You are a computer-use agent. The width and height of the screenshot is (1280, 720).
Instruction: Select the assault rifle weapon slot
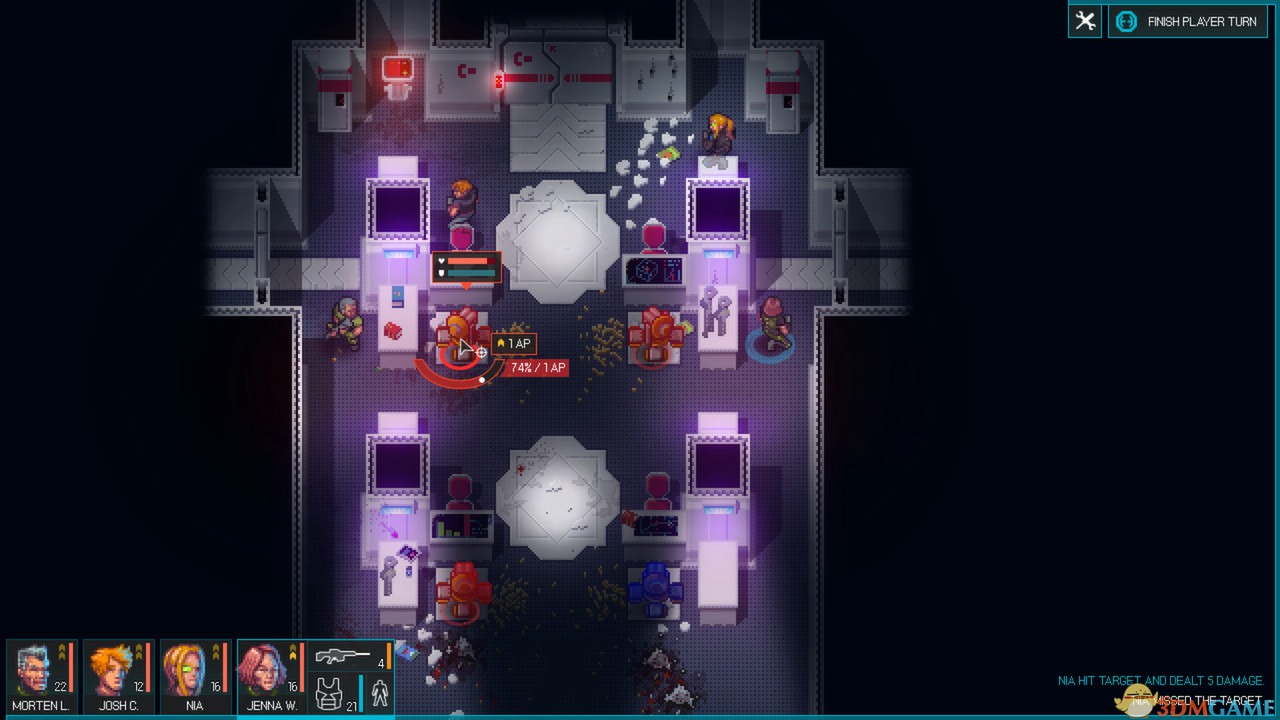tap(344, 657)
